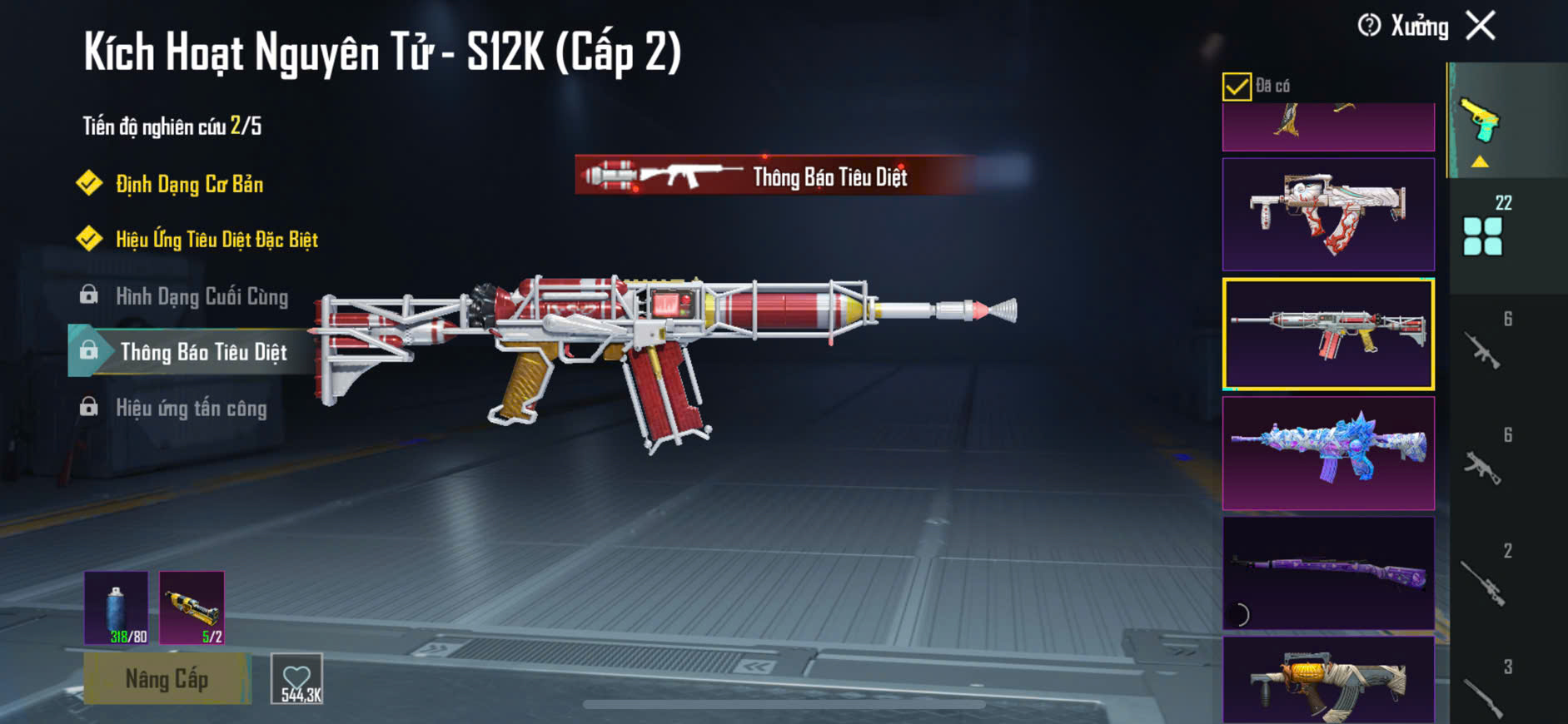The image size is (1568, 724).
Task: Pick the white-red Groza skin thumbnail
Action: coord(1328,215)
